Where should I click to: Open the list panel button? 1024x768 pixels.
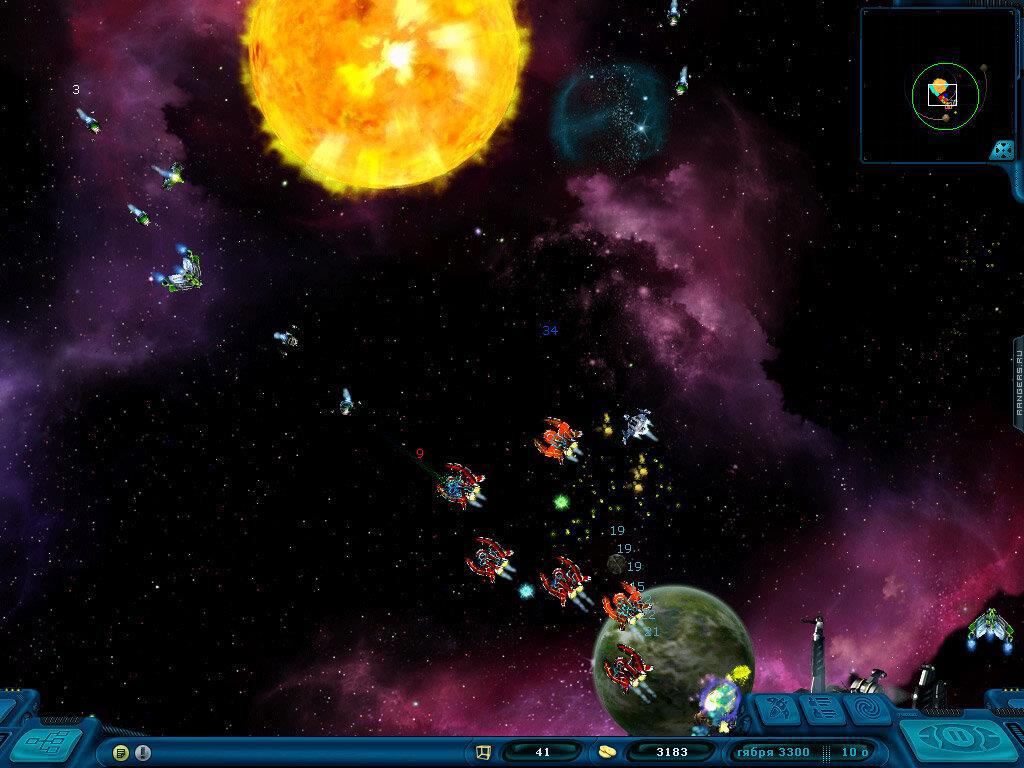pyautogui.click(x=819, y=711)
